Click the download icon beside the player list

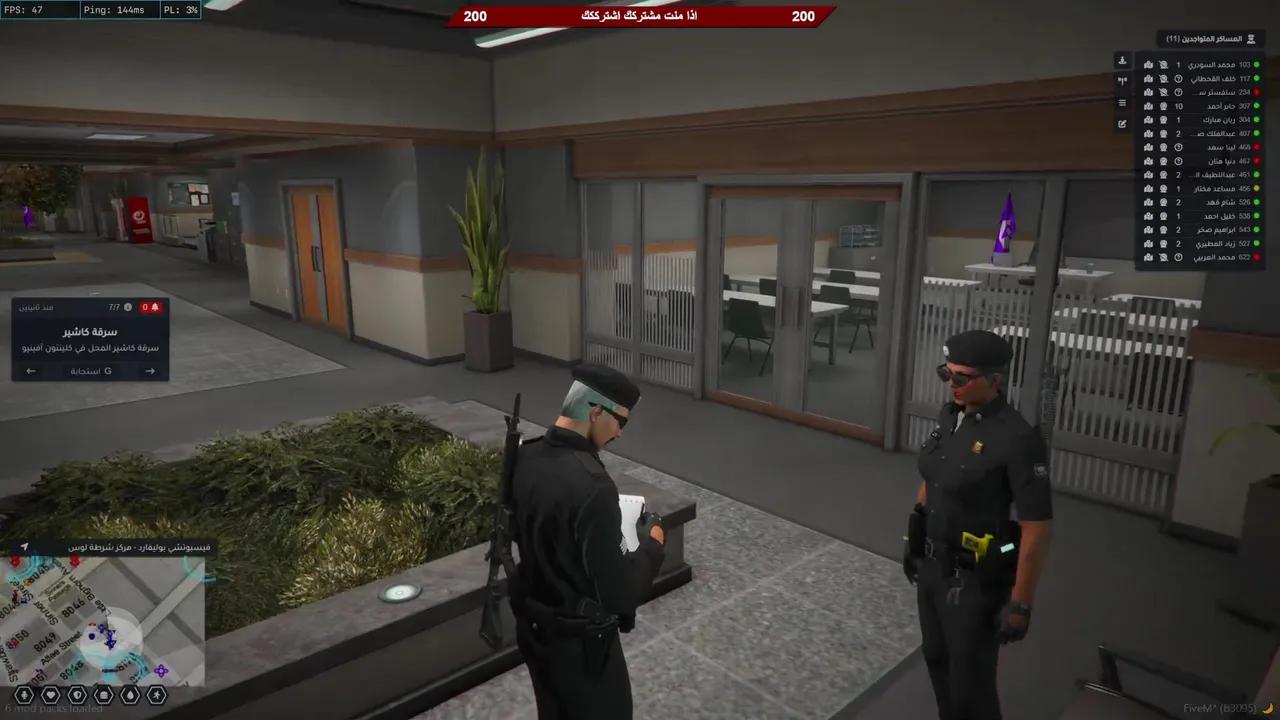click(x=1122, y=61)
